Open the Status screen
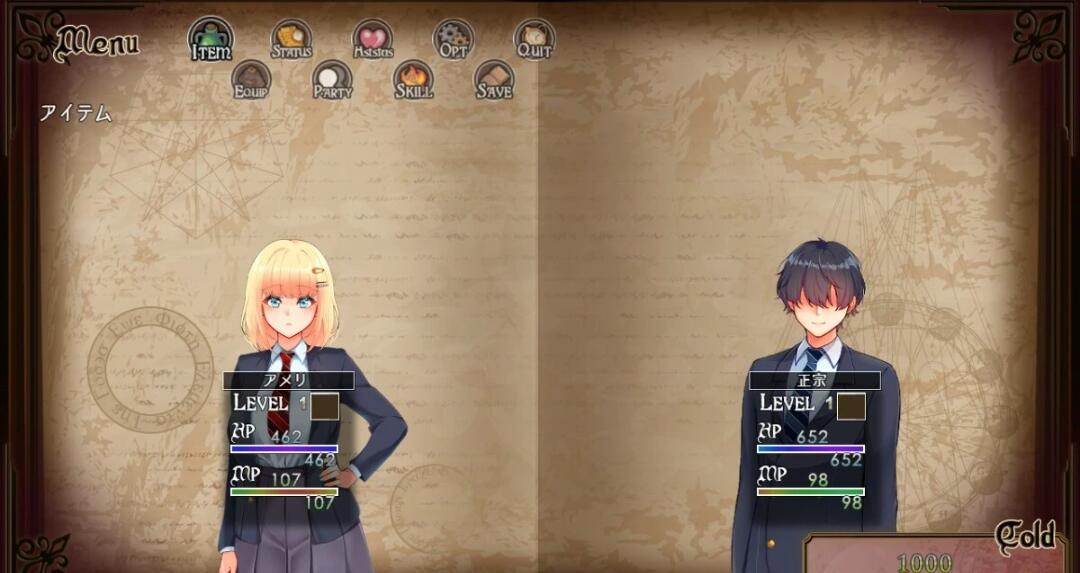 pos(292,40)
